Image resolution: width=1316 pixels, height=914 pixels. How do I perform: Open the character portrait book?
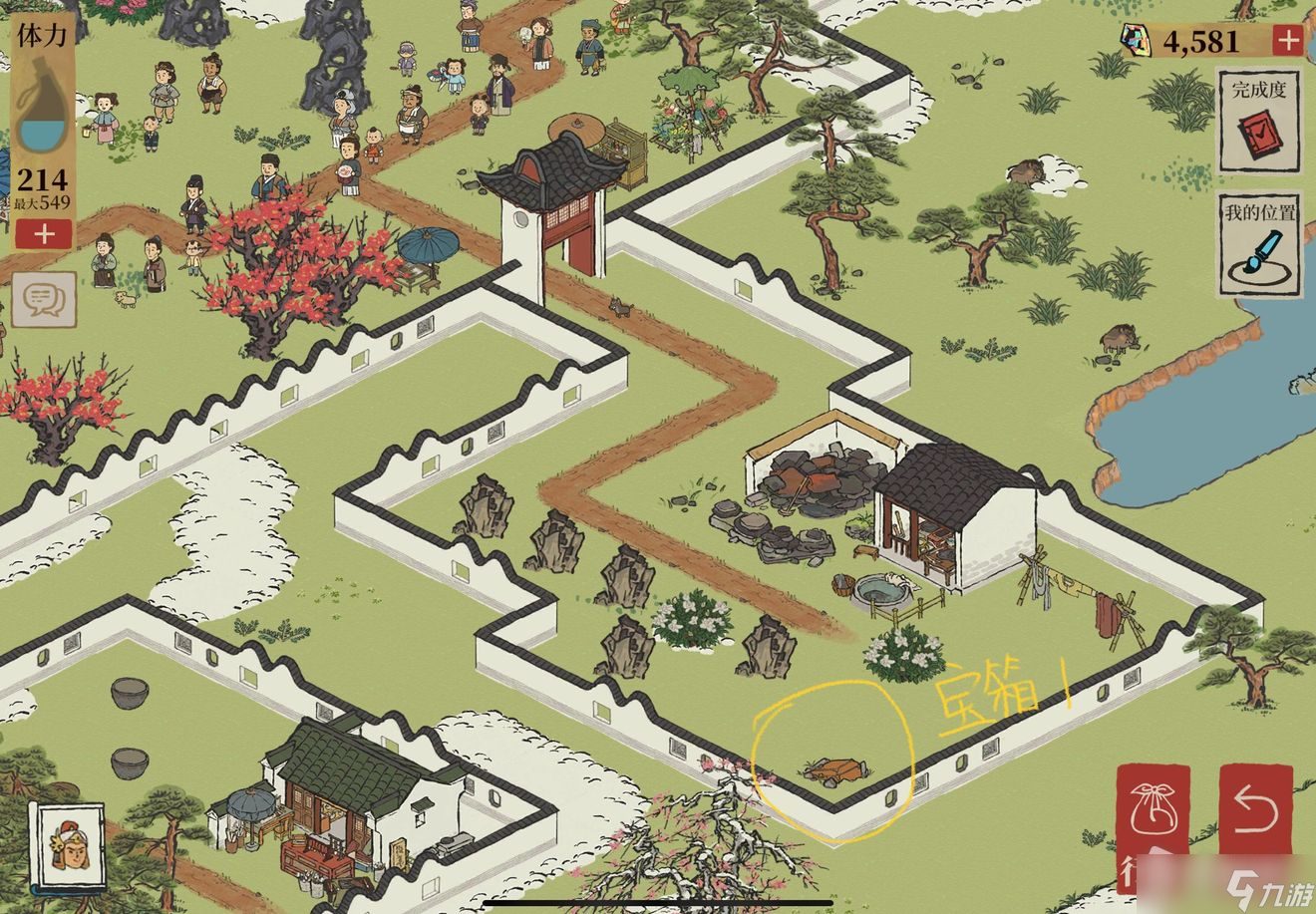click(67, 846)
